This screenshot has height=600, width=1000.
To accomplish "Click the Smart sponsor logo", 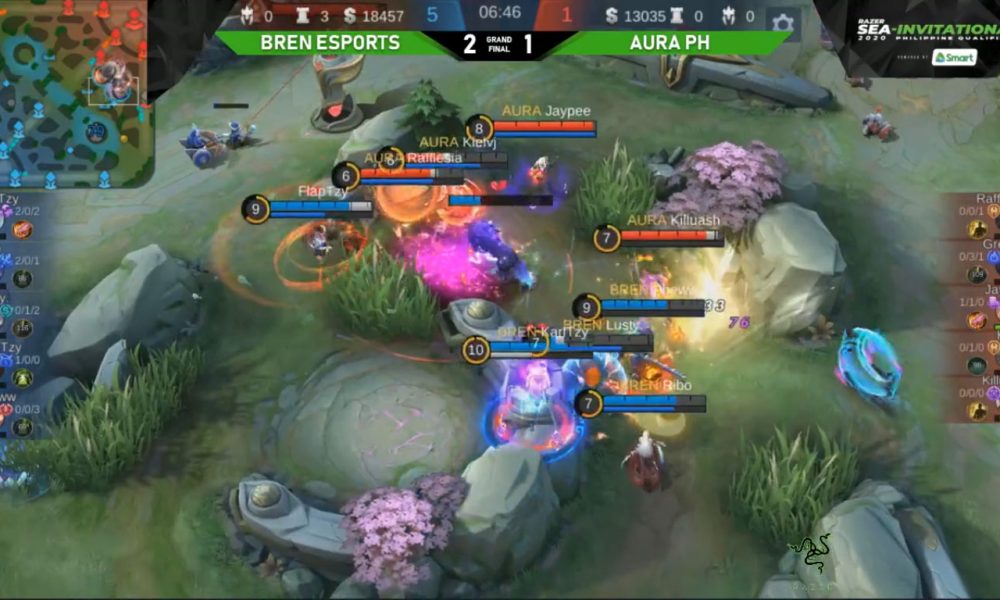I will 953,57.
